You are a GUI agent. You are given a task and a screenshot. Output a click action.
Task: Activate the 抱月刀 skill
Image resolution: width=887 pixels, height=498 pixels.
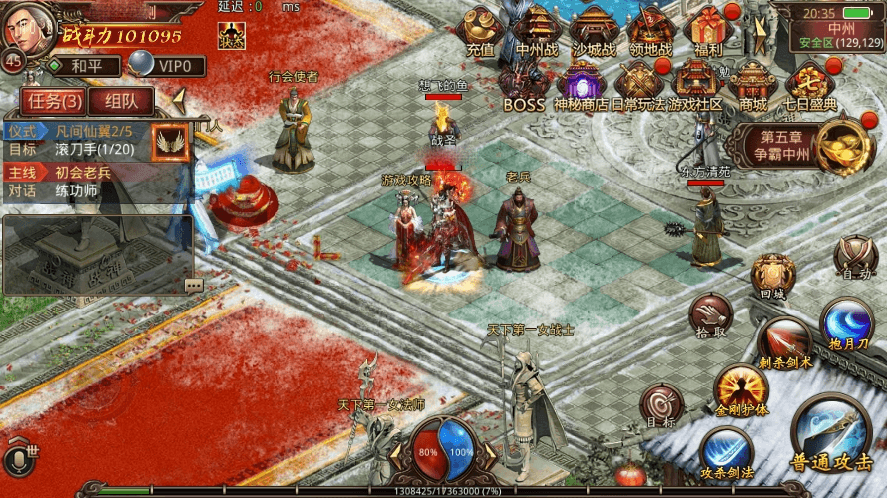[x=846, y=325]
